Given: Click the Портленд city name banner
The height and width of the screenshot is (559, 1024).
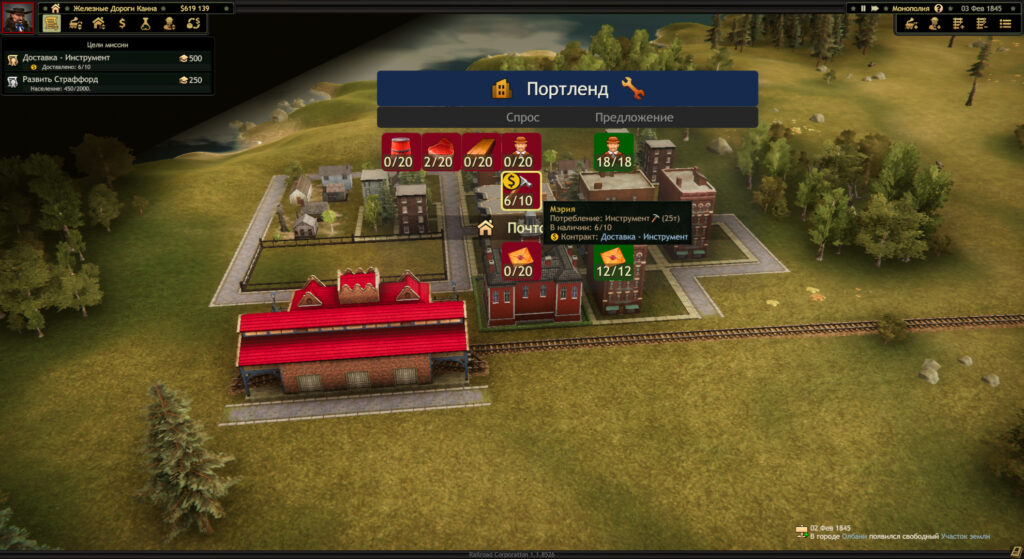Looking at the screenshot, I should point(566,89).
